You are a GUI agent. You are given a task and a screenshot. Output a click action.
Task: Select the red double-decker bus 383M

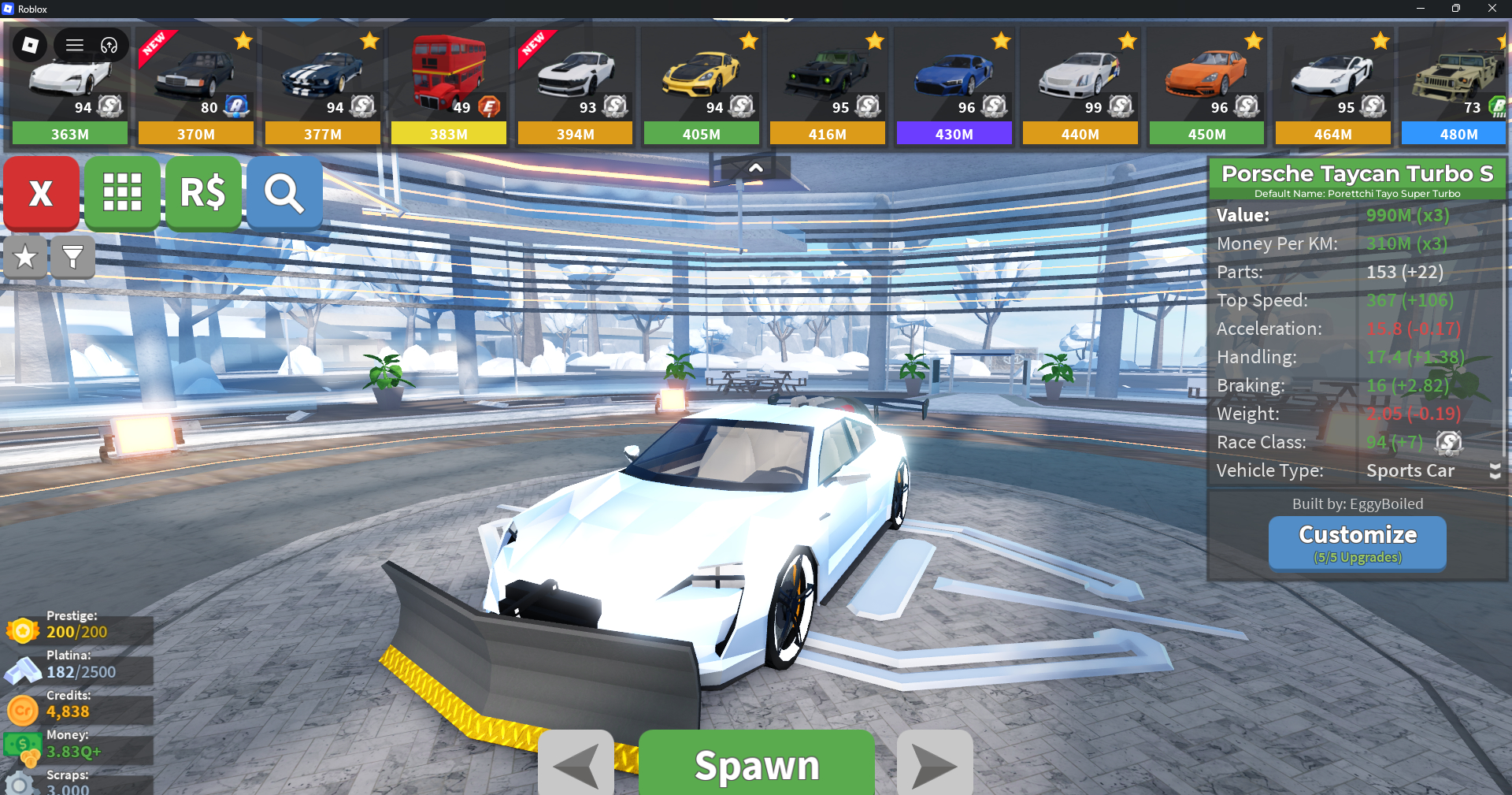click(x=448, y=87)
